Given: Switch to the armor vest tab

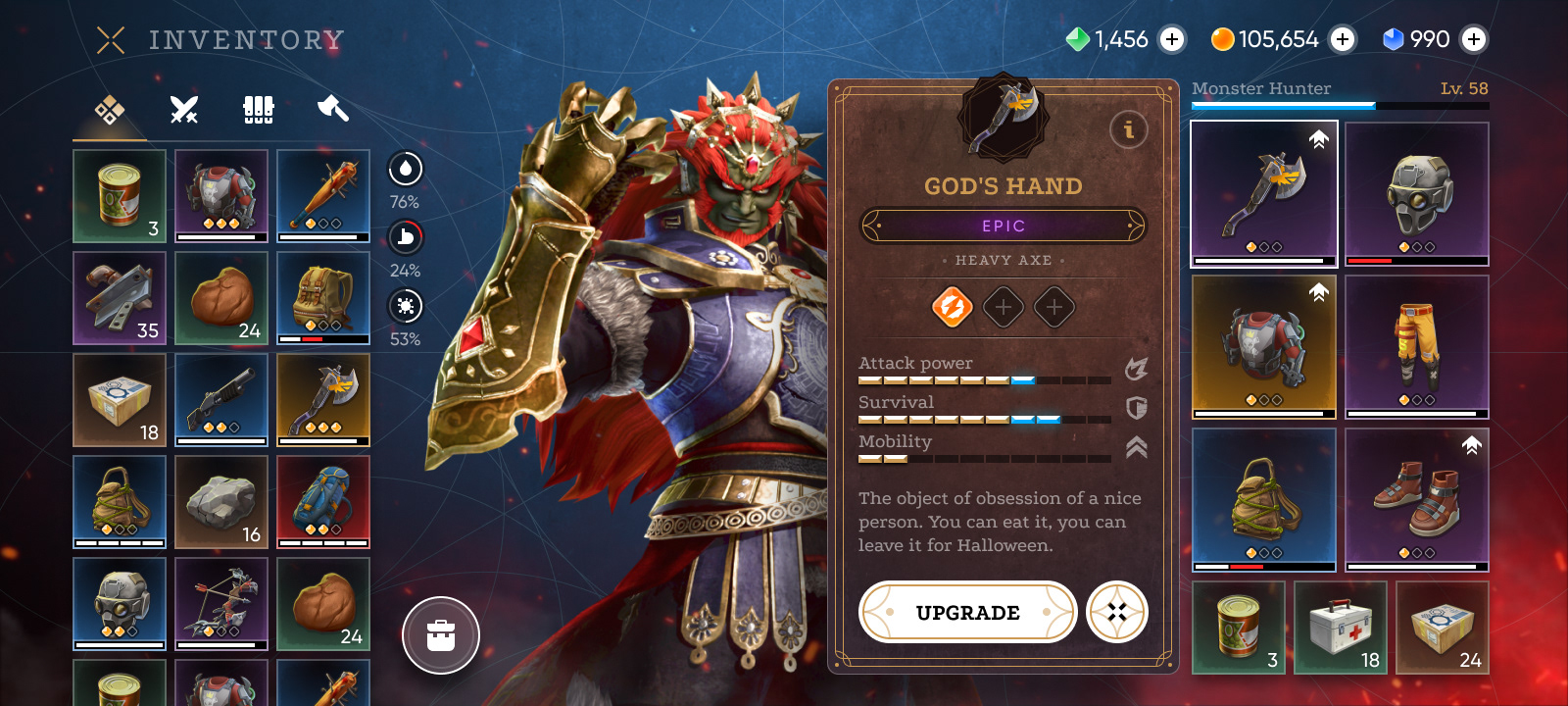Looking at the screenshot, I should 259,109.
